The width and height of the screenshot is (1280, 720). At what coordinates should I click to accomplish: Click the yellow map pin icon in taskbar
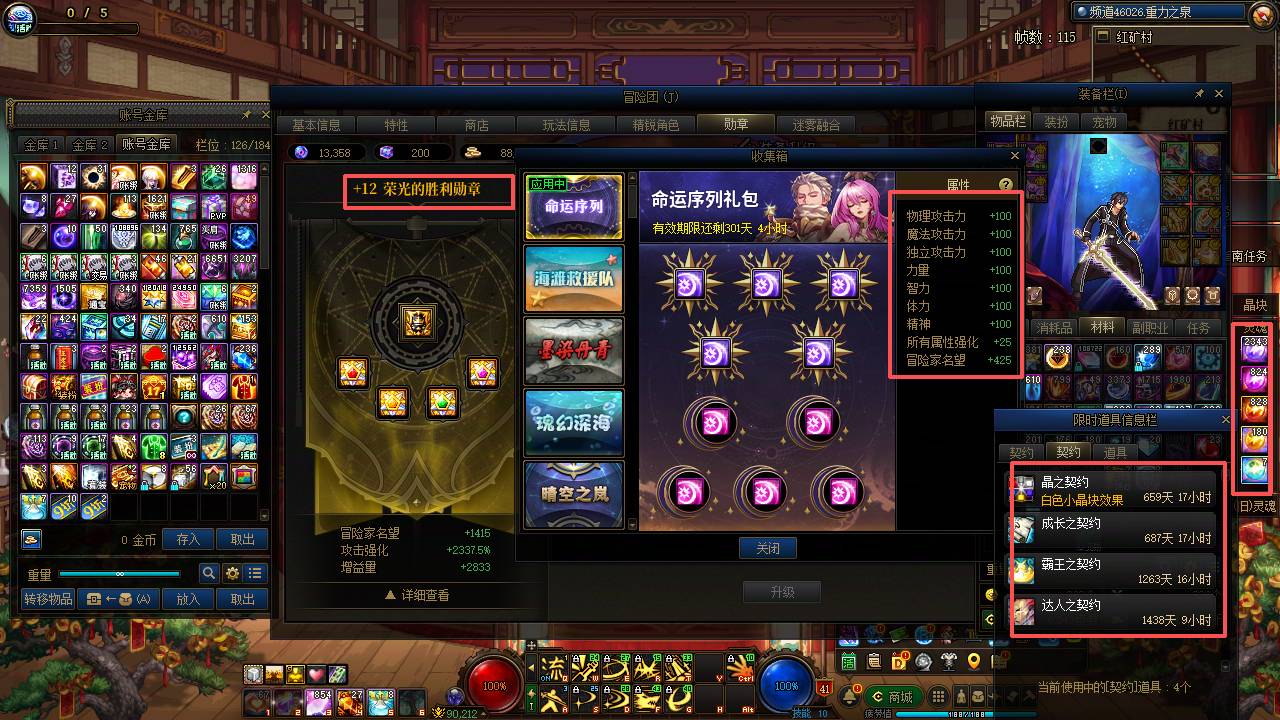971,662
